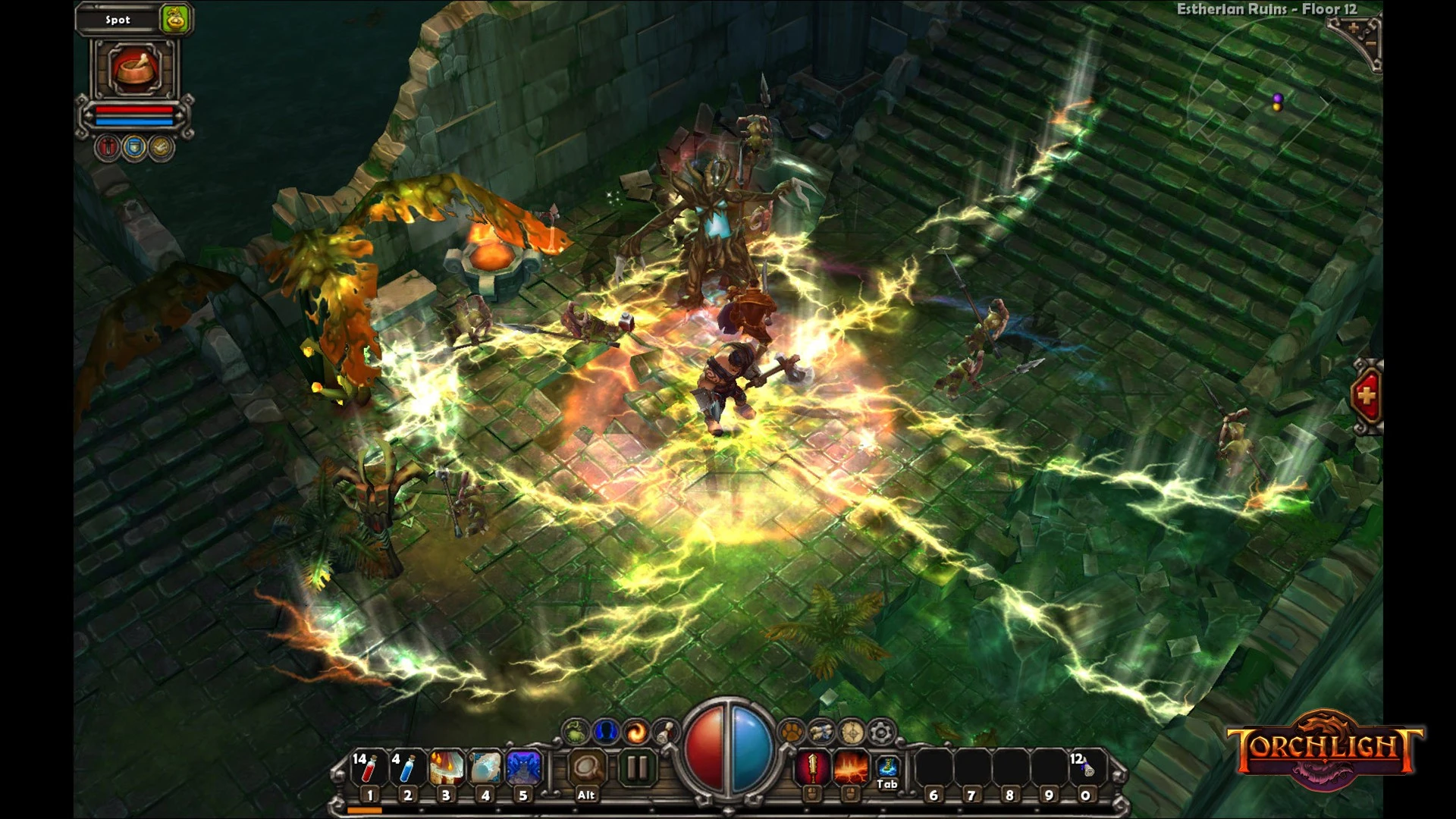Open the orange swirl skills panel
Screen dimensions: 1456x819
635,732
